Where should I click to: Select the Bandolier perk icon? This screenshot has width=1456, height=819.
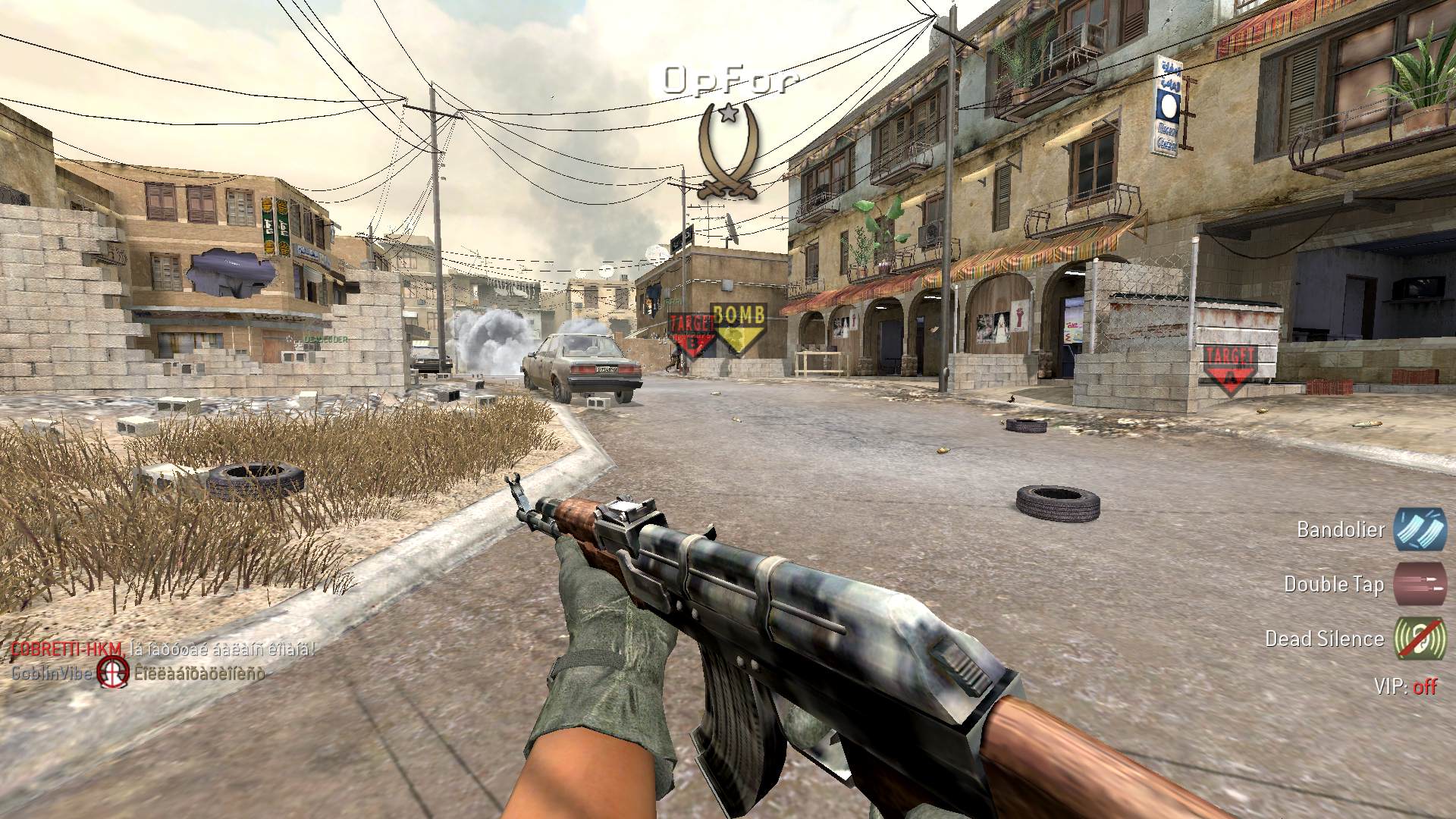[1420, 529]
